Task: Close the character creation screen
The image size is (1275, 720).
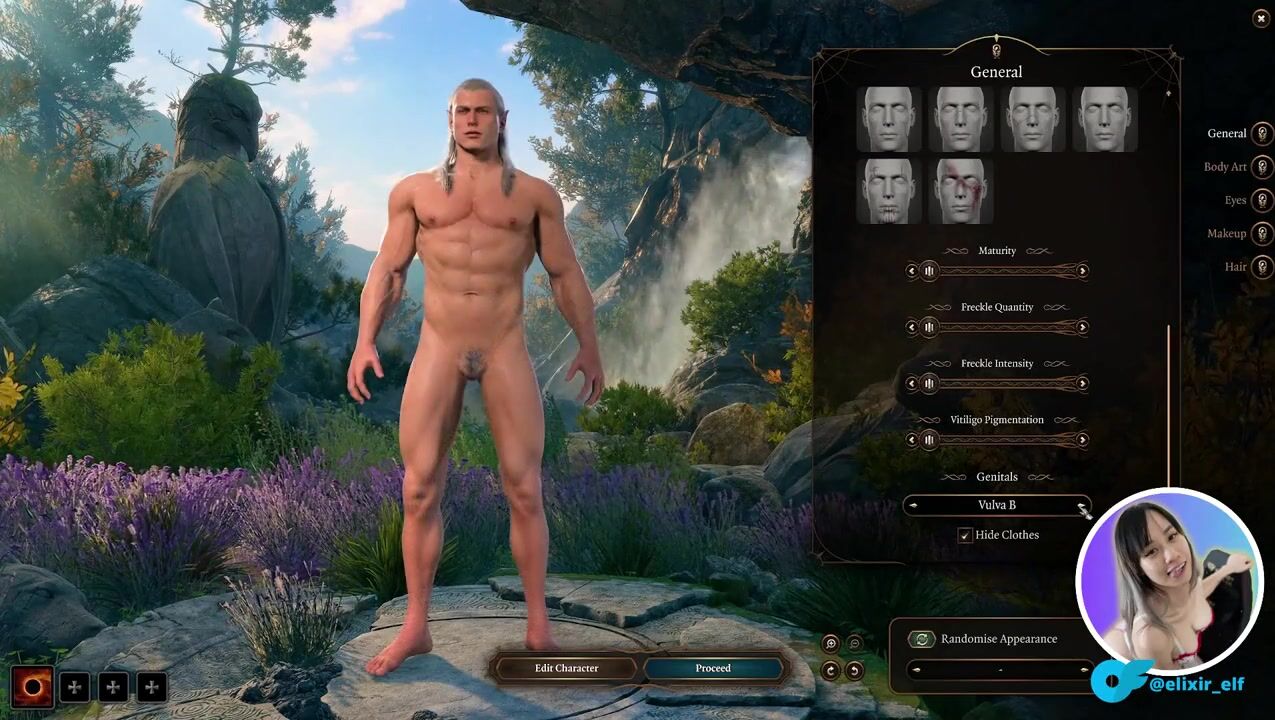Action: click(x=1260, y=19)
